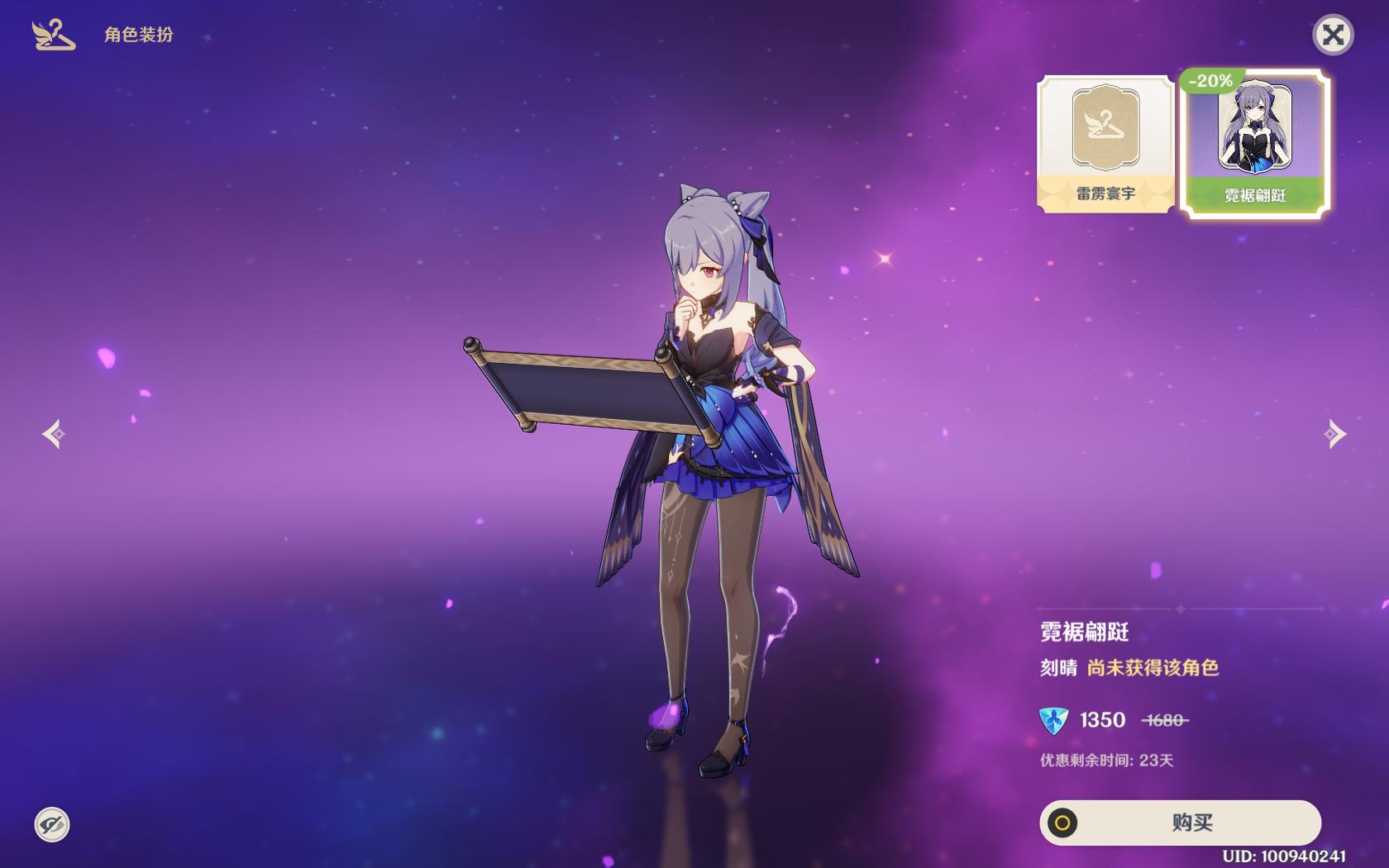Go to the next character with right arrow
The width and height of the screenshot is (1389, 868).
coord(1334,434)
